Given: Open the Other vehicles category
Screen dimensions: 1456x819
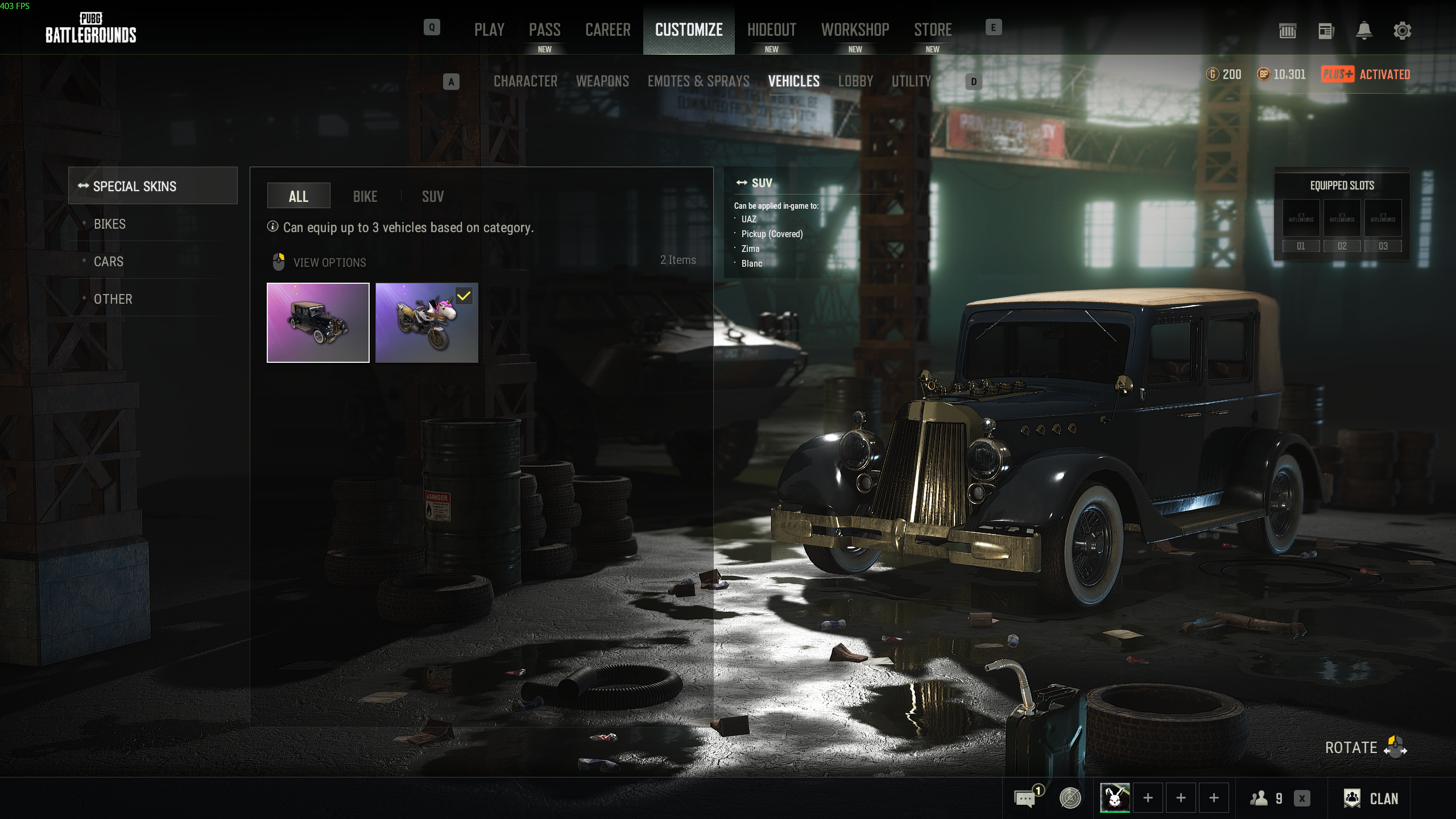Looking at the screenshot, I should pyautogui.click(x=113, y=299).
